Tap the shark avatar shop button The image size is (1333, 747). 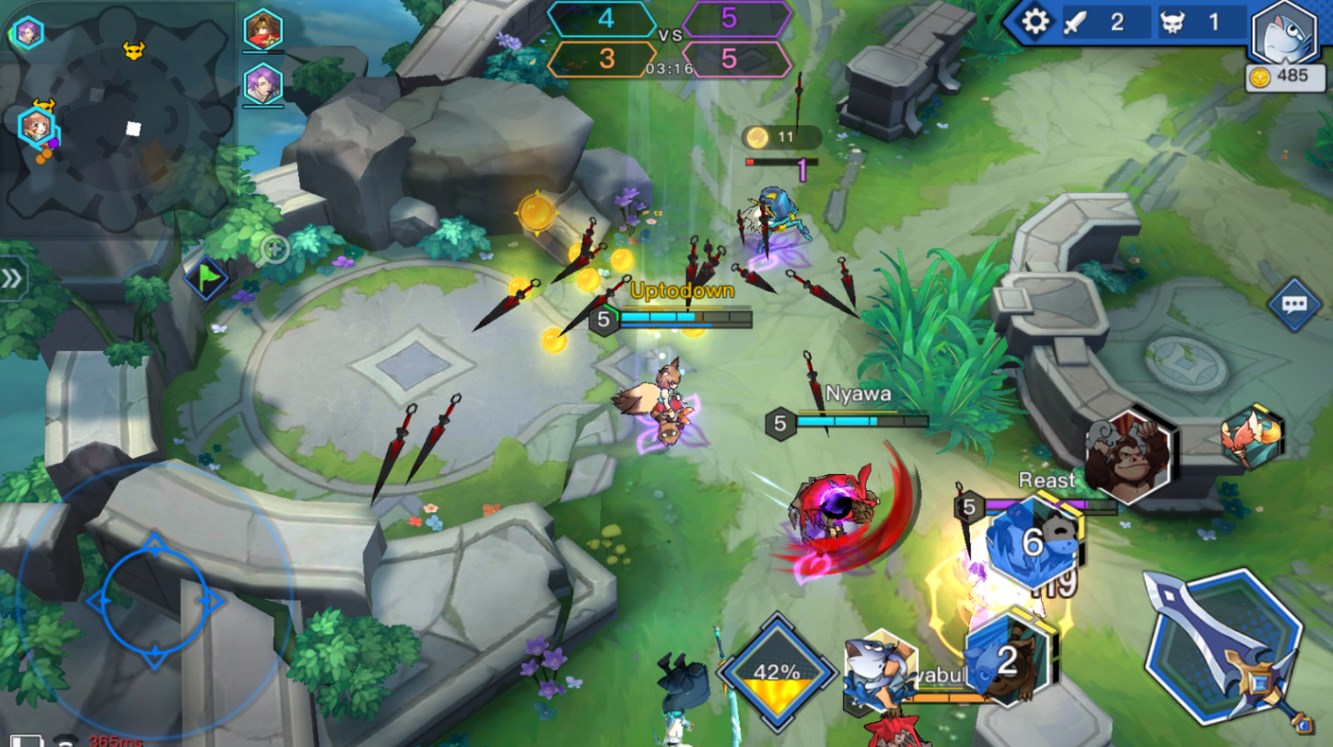(1285, 33)
